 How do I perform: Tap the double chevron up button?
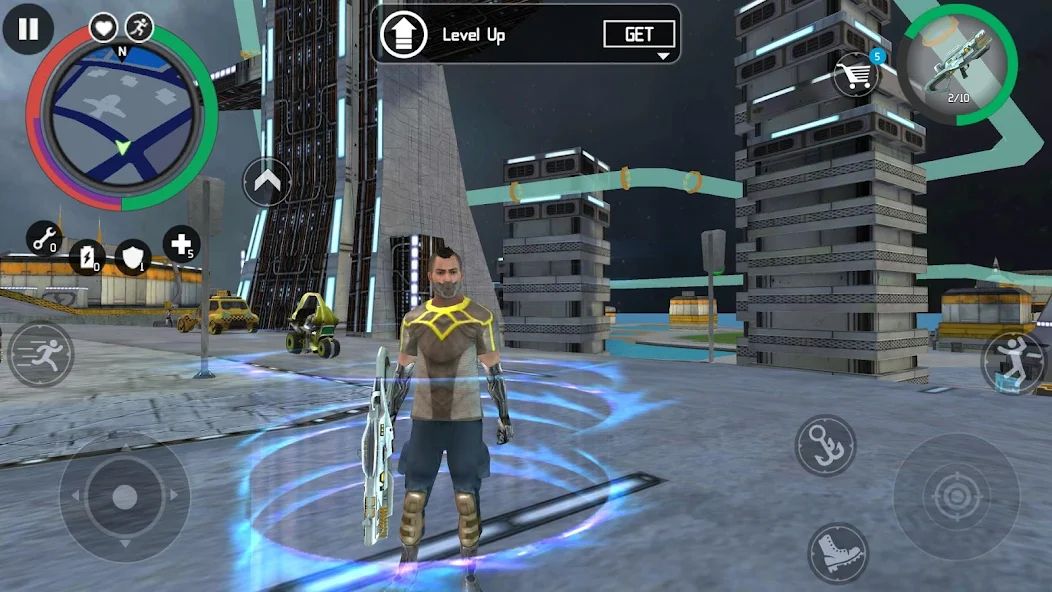(267, 182)
